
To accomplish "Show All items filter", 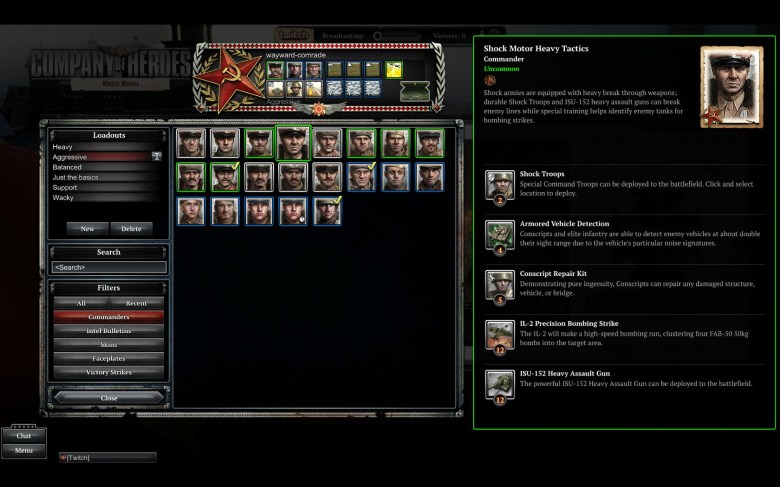I will point(81,303).
